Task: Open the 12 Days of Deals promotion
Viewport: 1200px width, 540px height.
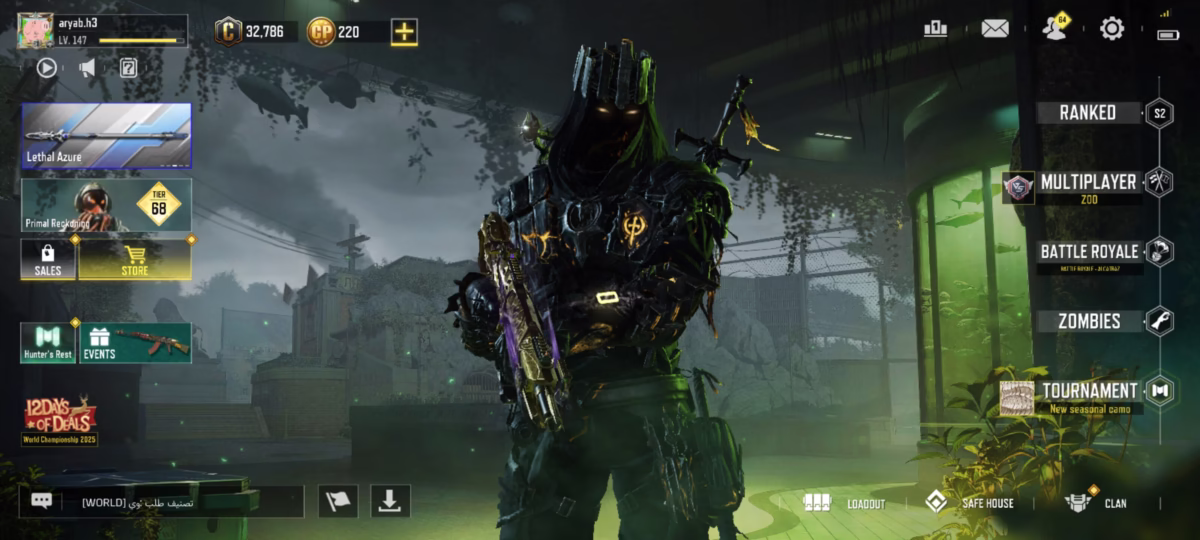Action: click(x=59, y=420)
